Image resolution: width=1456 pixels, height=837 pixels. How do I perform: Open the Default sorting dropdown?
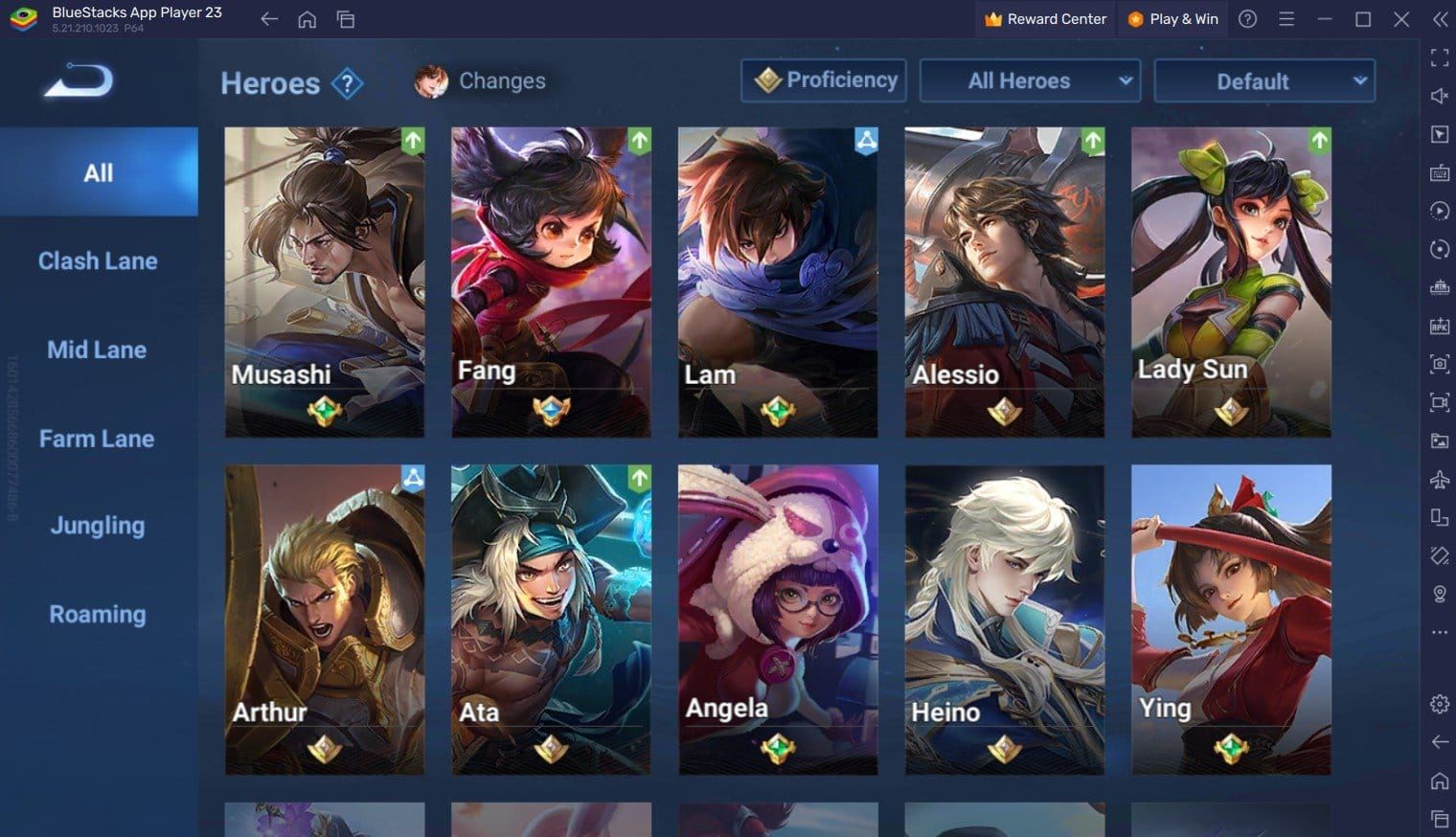click(x=1263, y=81)
